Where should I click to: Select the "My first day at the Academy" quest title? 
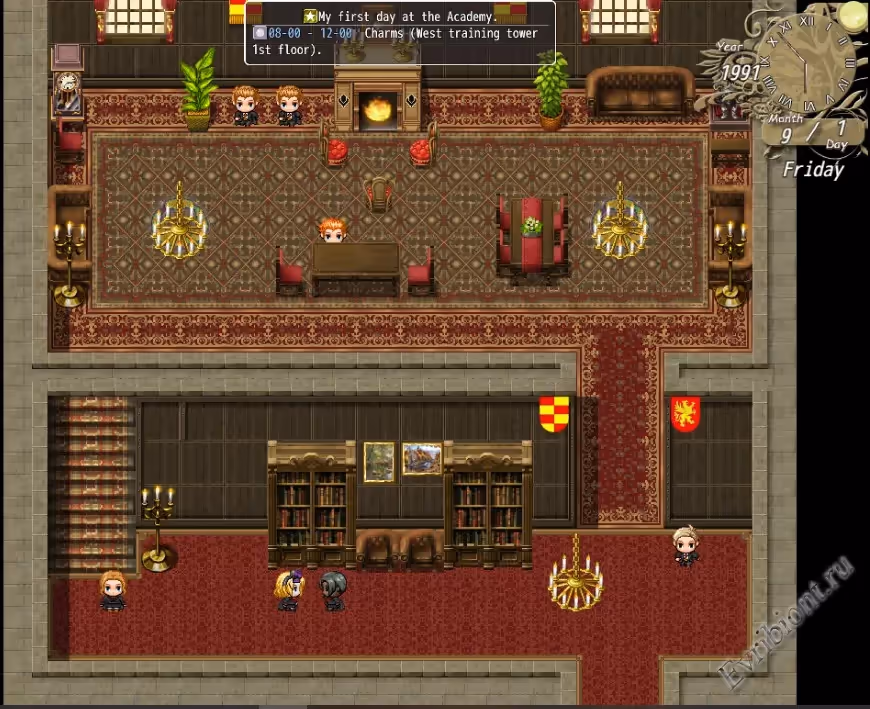[x=407, y=17]
